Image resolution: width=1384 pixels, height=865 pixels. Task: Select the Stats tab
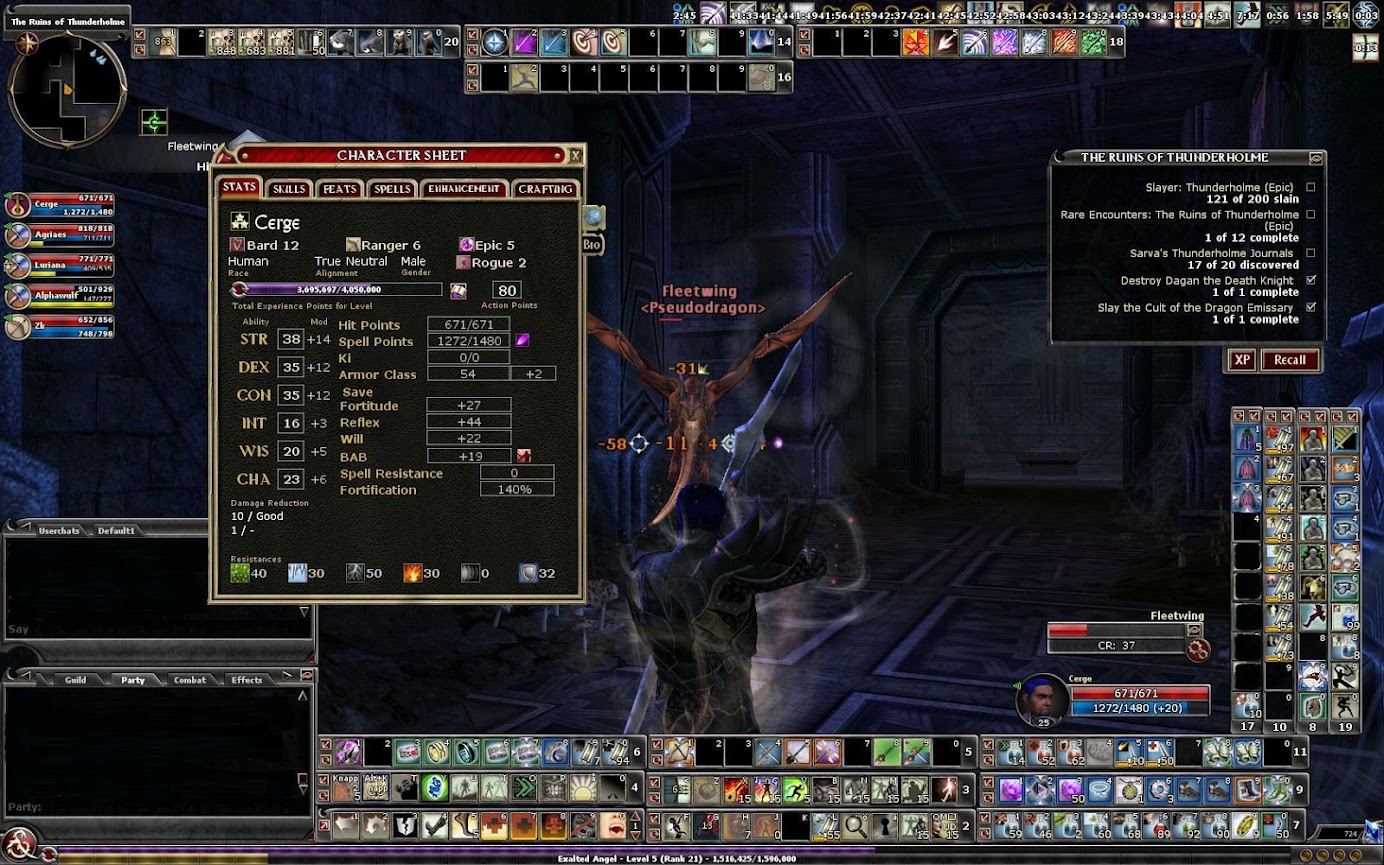[240, 187]
